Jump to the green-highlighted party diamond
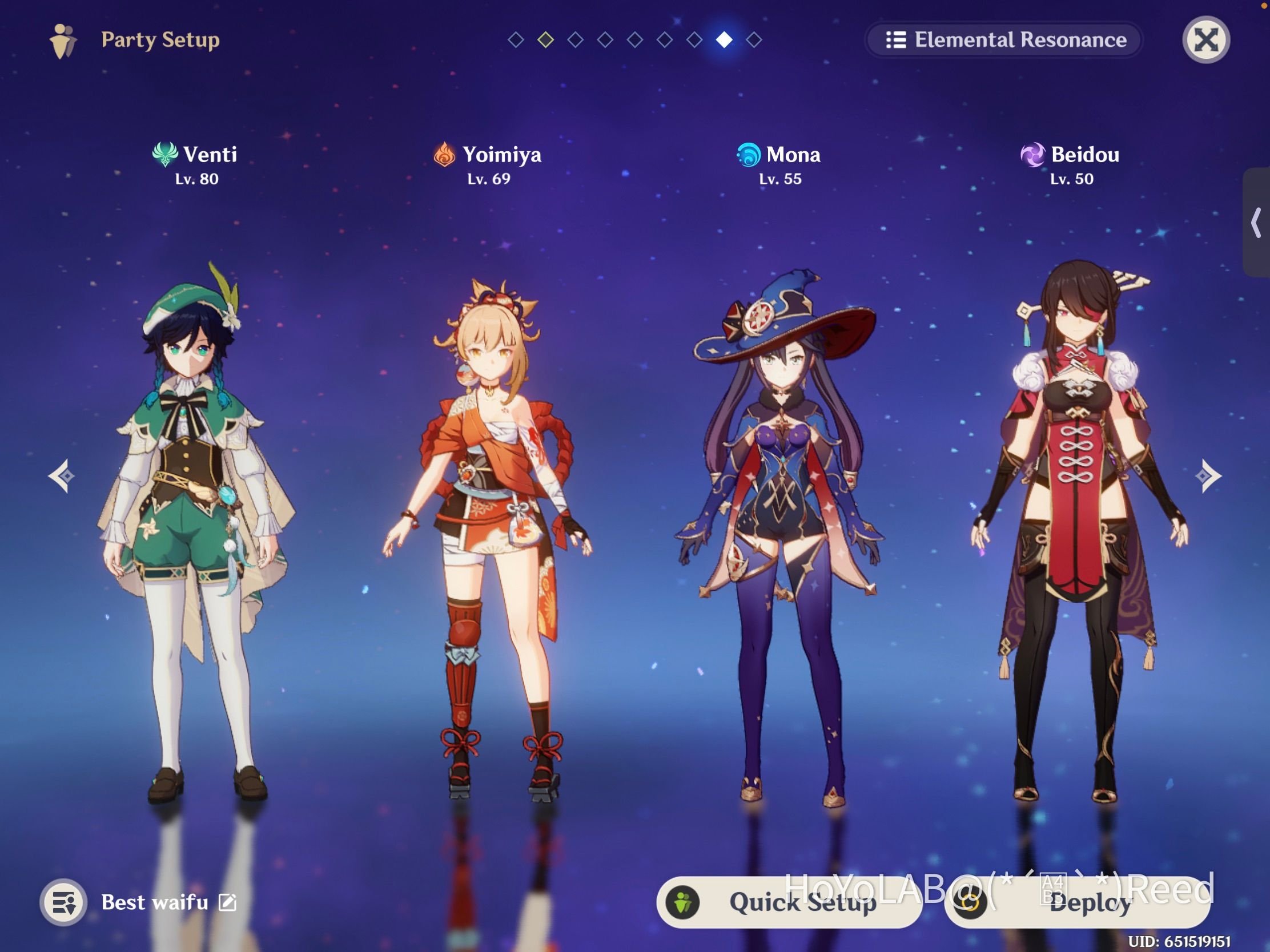The width and height of the screenshot is (1270, 952). pos(545,39)
